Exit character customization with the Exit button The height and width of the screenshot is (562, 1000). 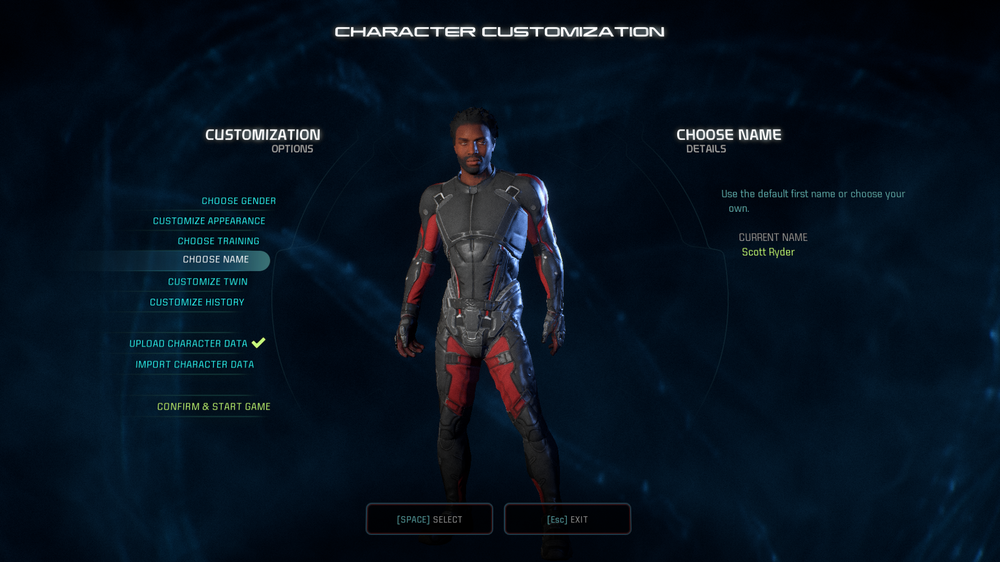click(x=567, y=519)
